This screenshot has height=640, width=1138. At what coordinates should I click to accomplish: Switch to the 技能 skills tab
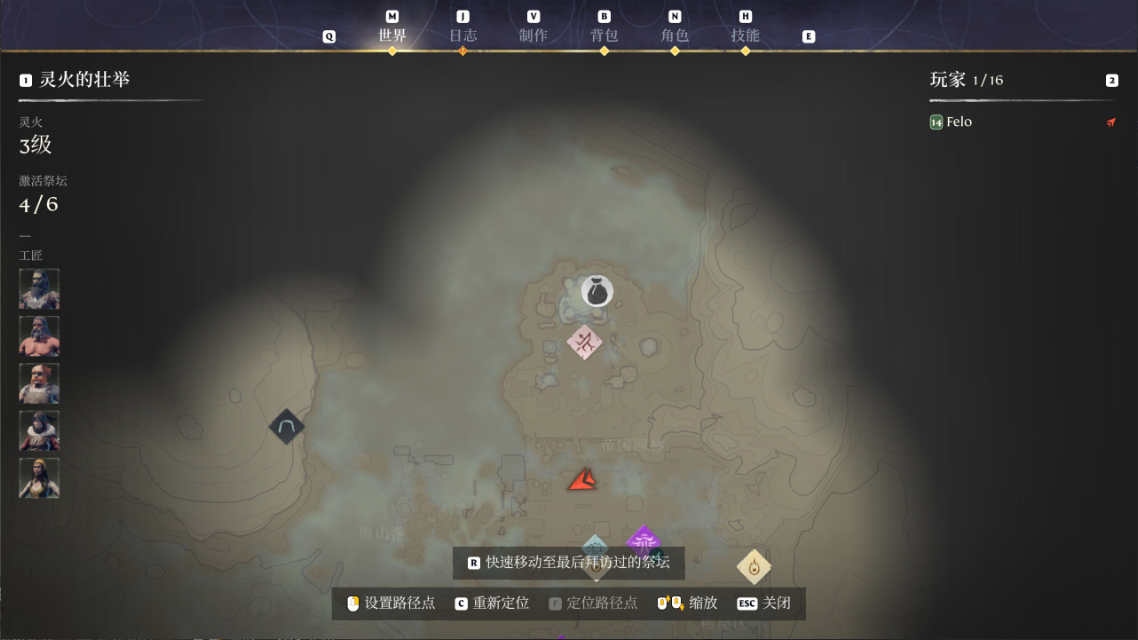745,35
